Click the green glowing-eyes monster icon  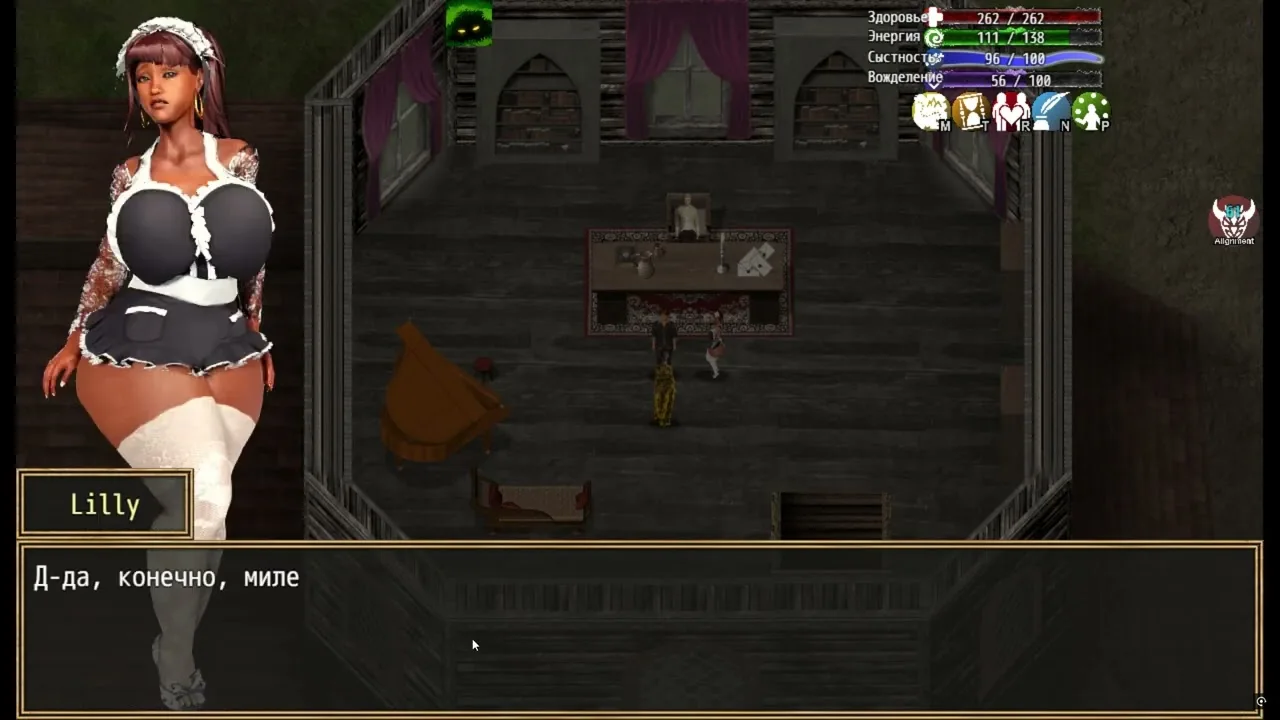468,24
